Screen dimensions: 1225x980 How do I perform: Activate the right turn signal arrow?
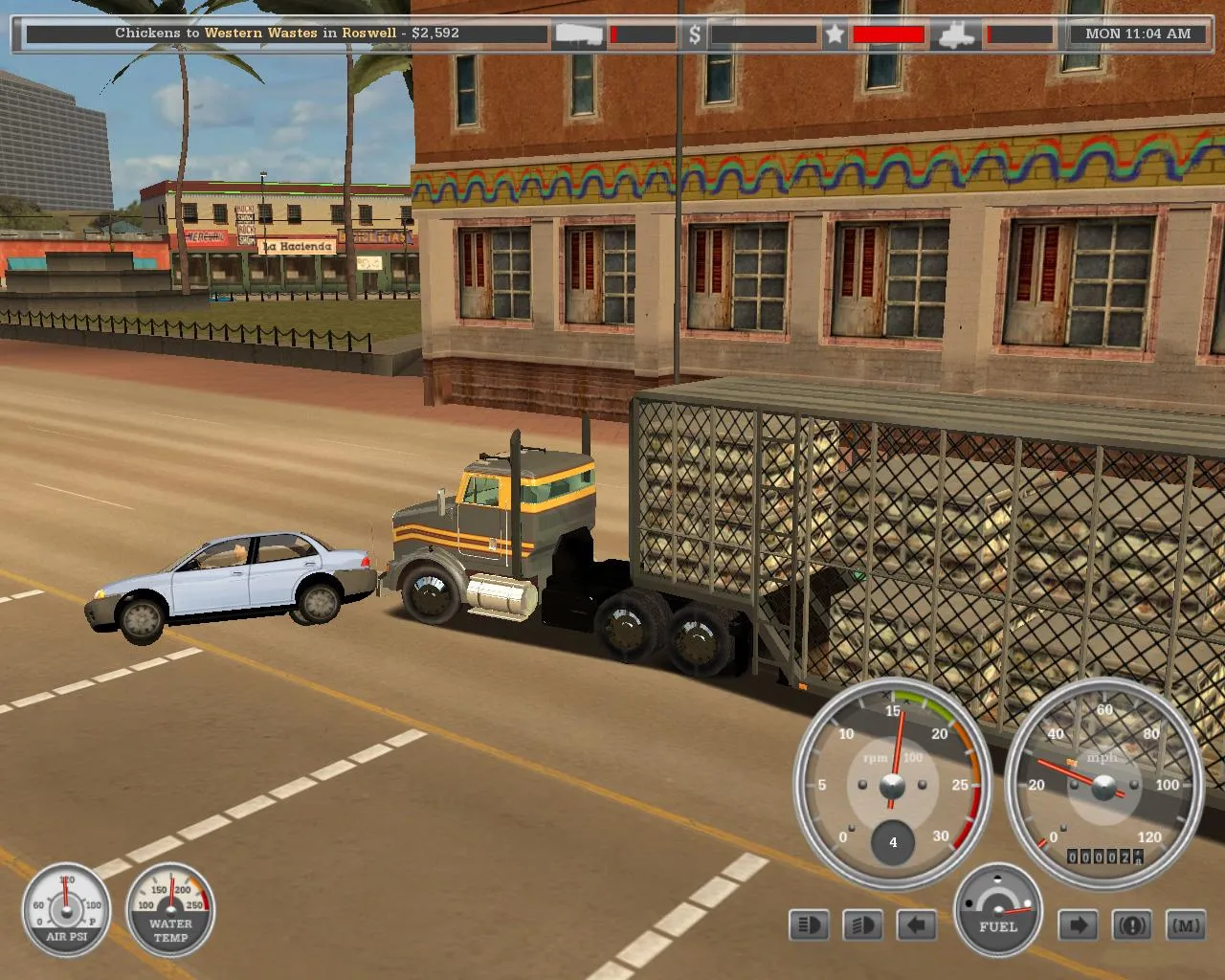pyautogui.click(x=1077, y=925)
